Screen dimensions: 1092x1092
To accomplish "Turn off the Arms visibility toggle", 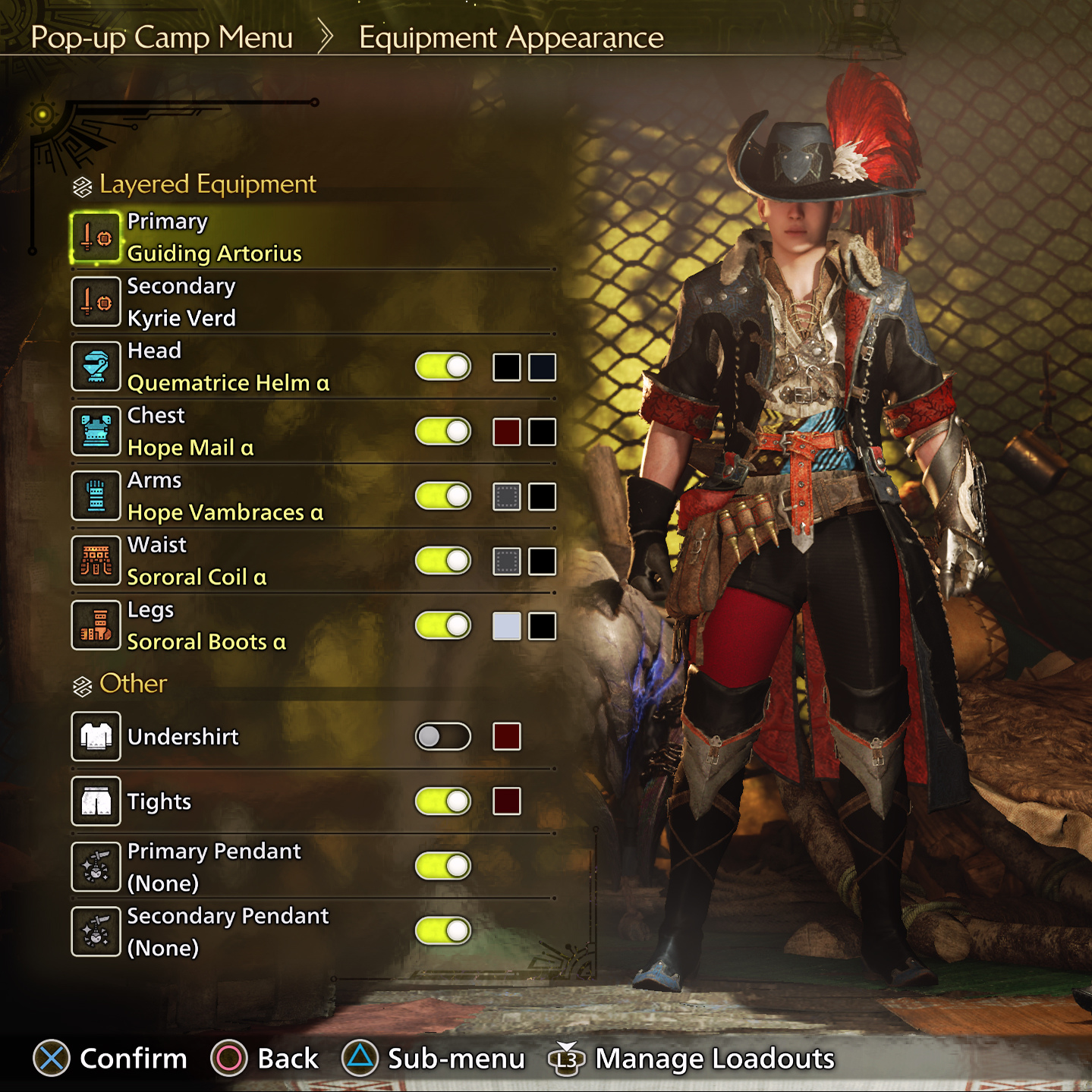I will point(443,496).
